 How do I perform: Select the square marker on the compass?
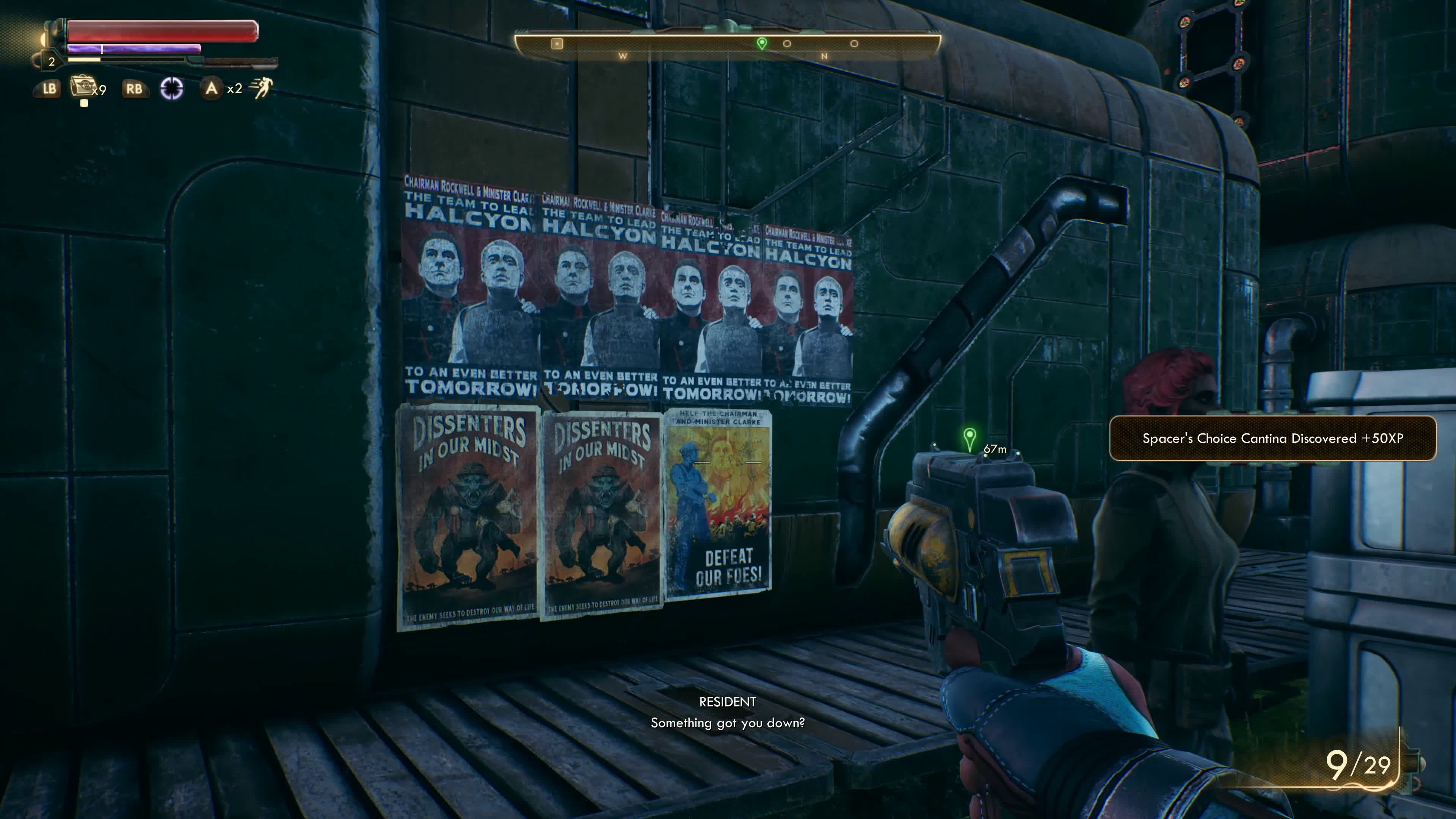point(557,44)
